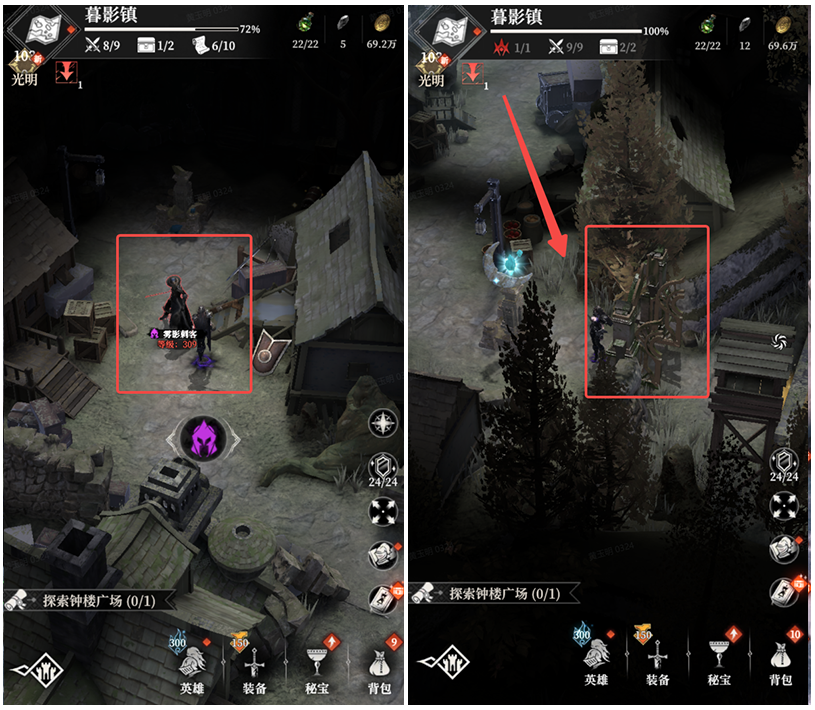Viewport: 815px width, 710px height.
Task: Click the four-arrow expand icon in the left screenshot
Action: pos(384,510)
